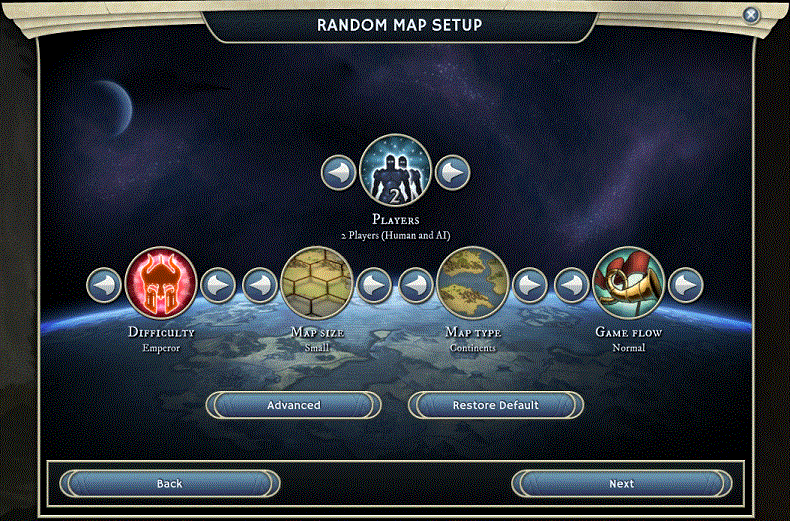
Task: Select the hexagon Map Size icon
Action: tap(317, 283)
